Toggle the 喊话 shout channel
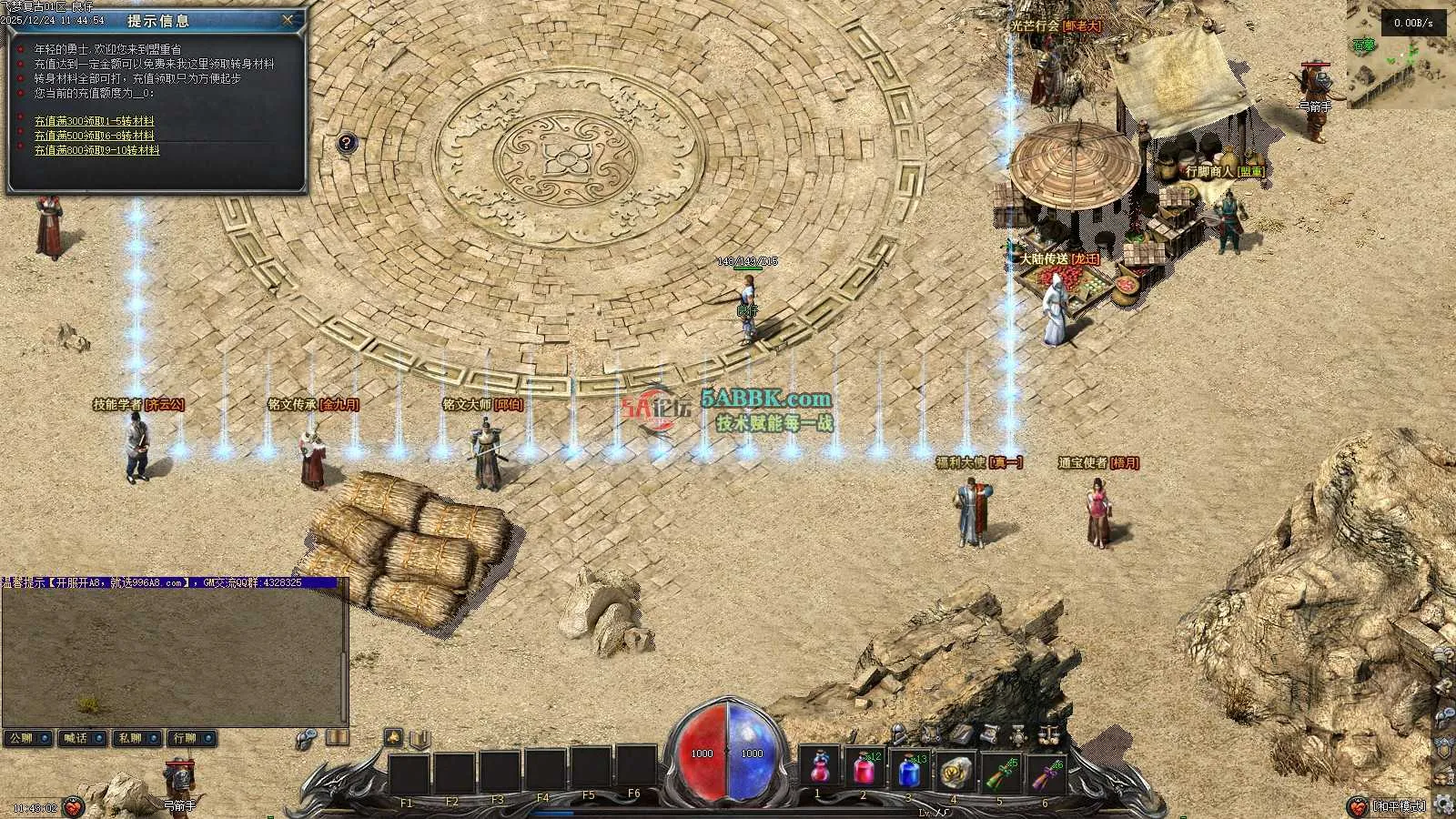 82,738
